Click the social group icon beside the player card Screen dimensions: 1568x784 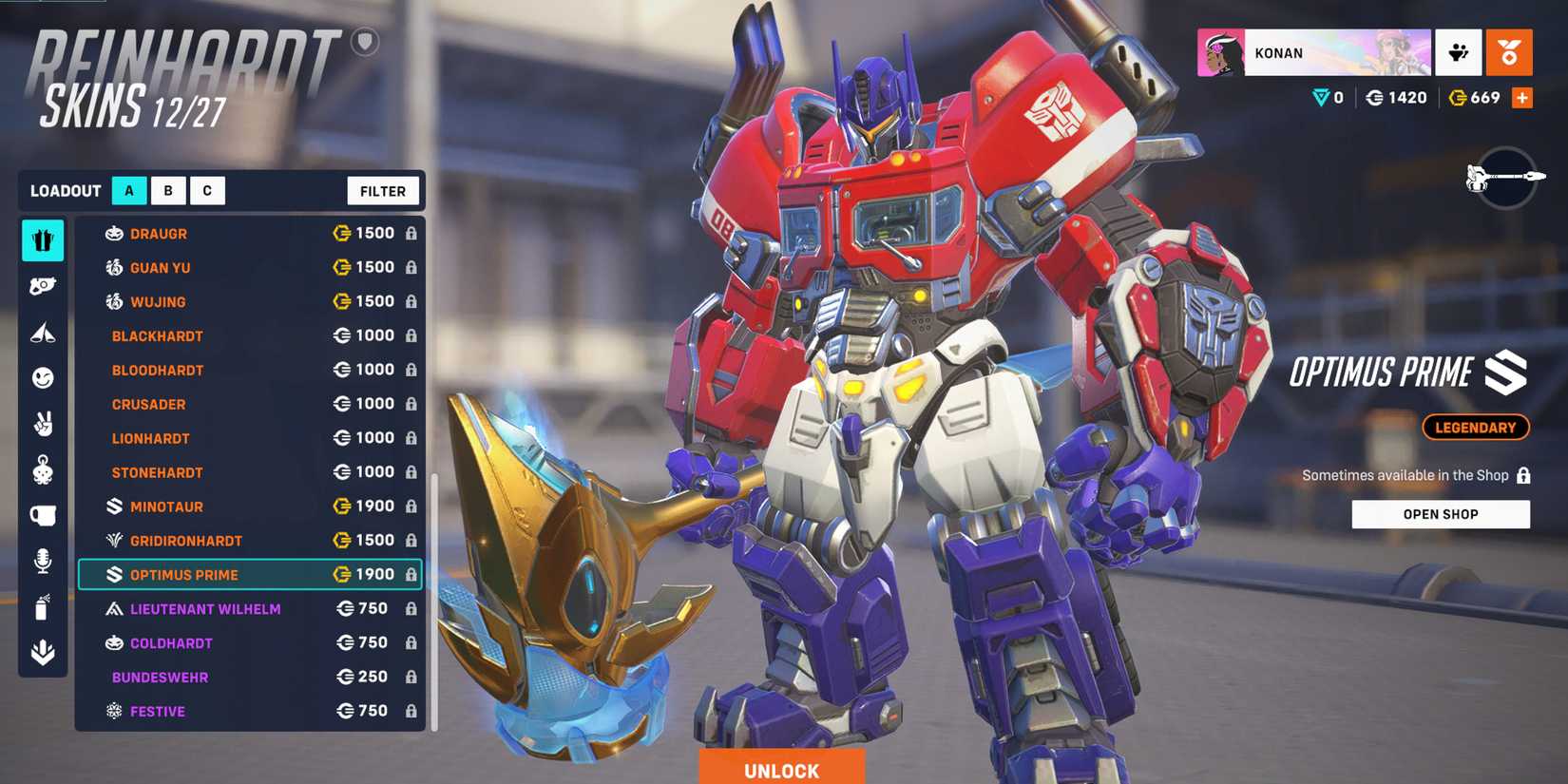tap(1460, 53)
